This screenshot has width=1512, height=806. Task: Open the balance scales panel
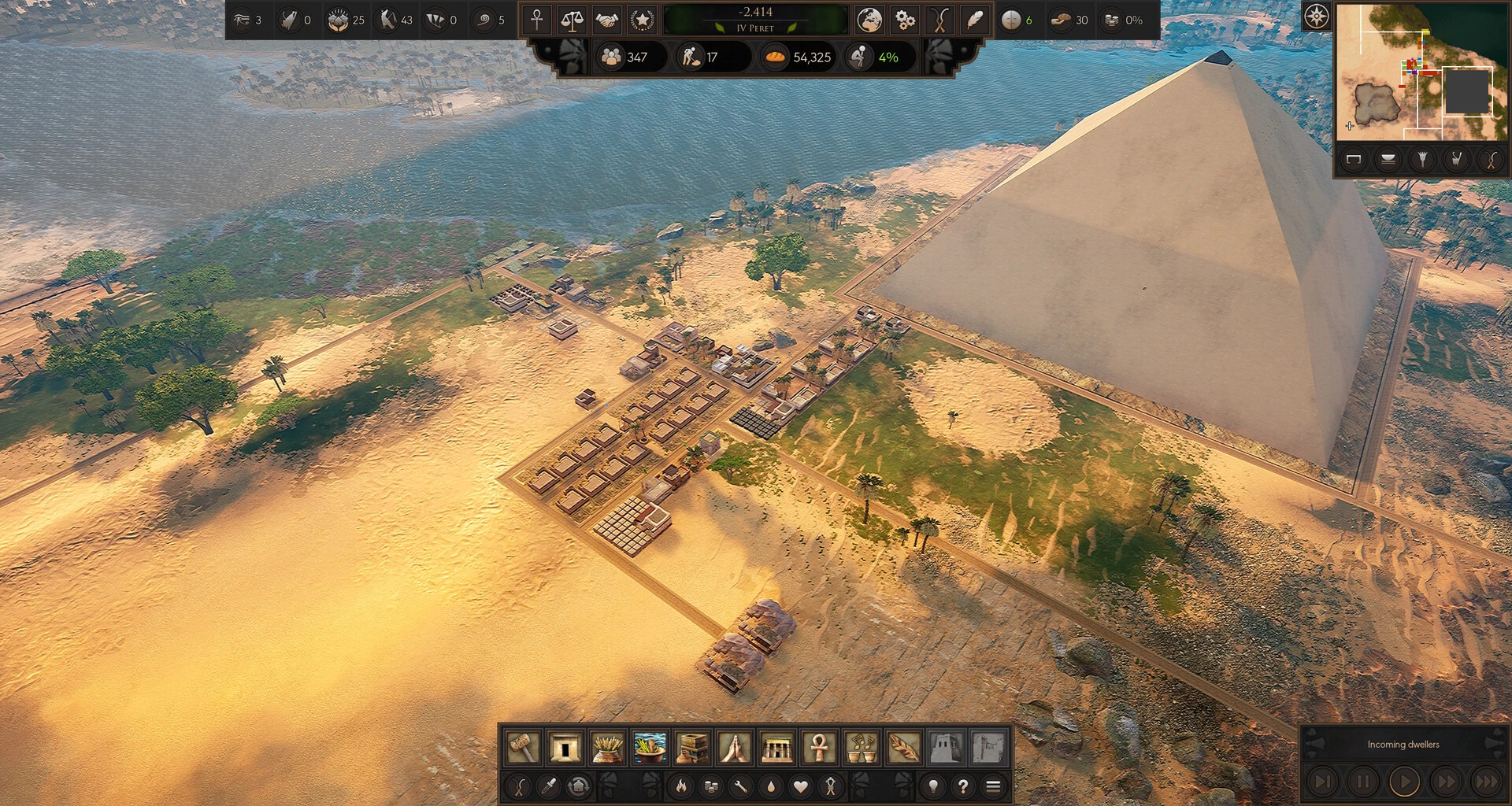coord(572,20)
